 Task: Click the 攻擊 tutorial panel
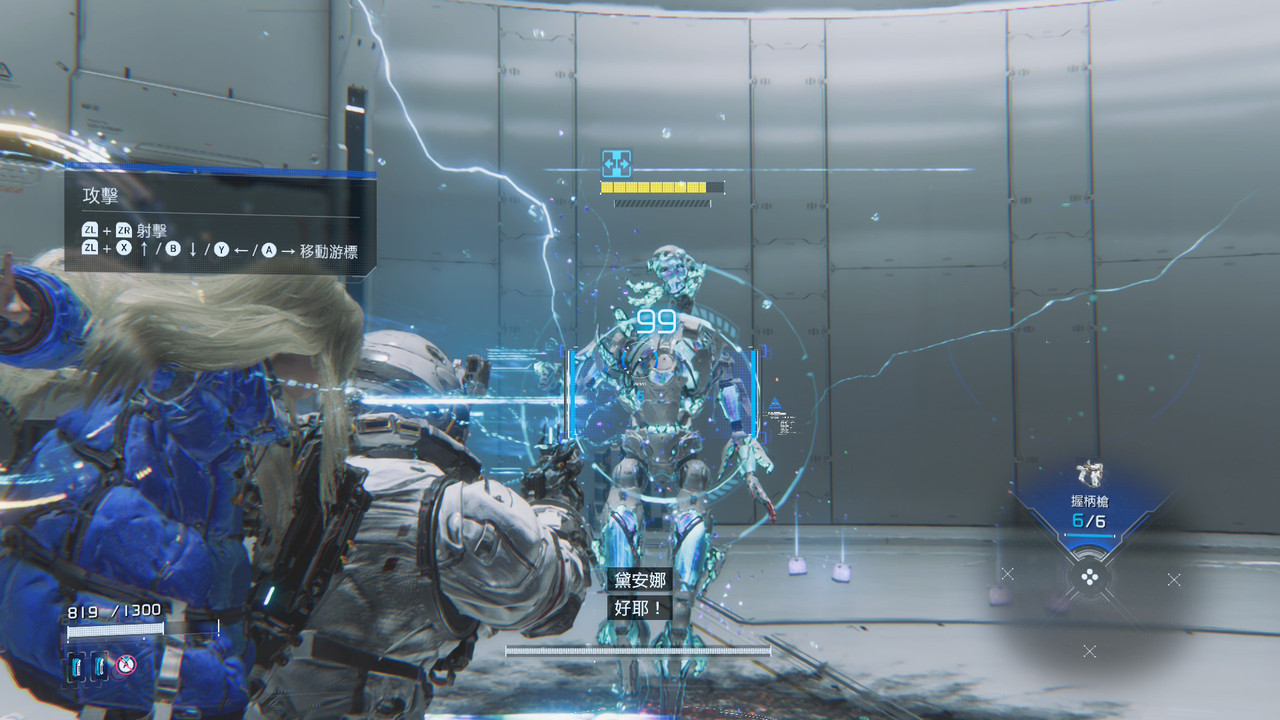[220, 223]
